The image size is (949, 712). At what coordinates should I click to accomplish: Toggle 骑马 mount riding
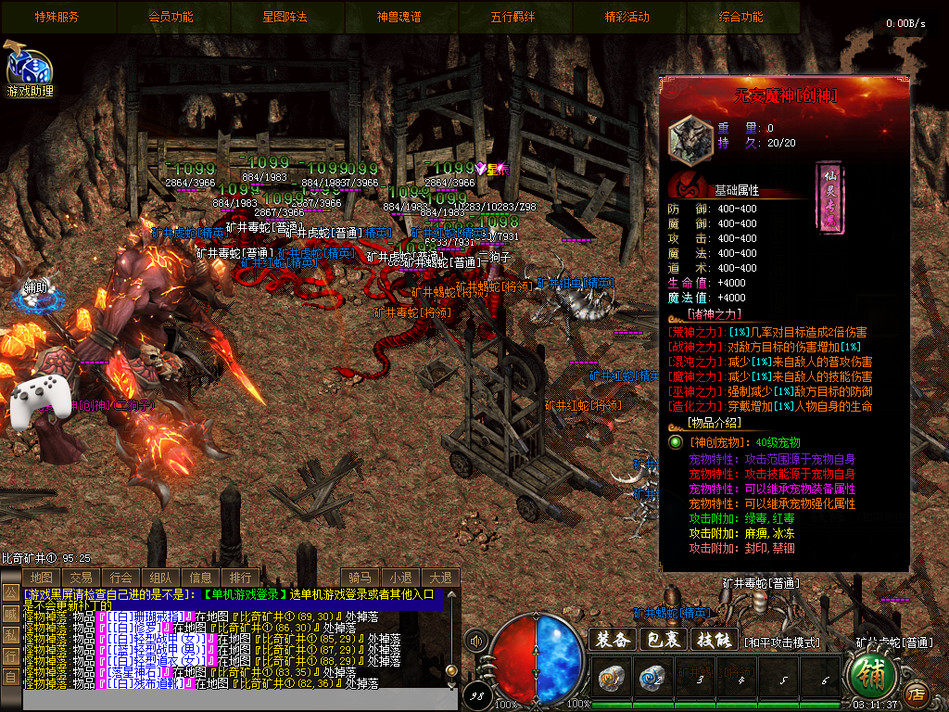[360, 577]
